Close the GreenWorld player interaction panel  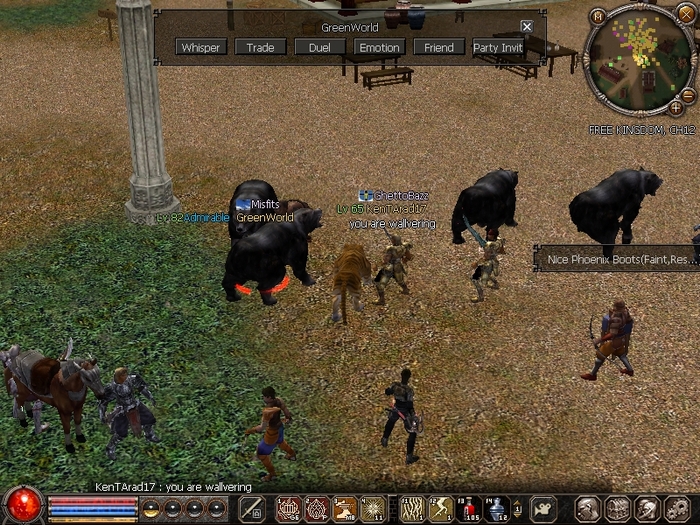click(527, 26)
